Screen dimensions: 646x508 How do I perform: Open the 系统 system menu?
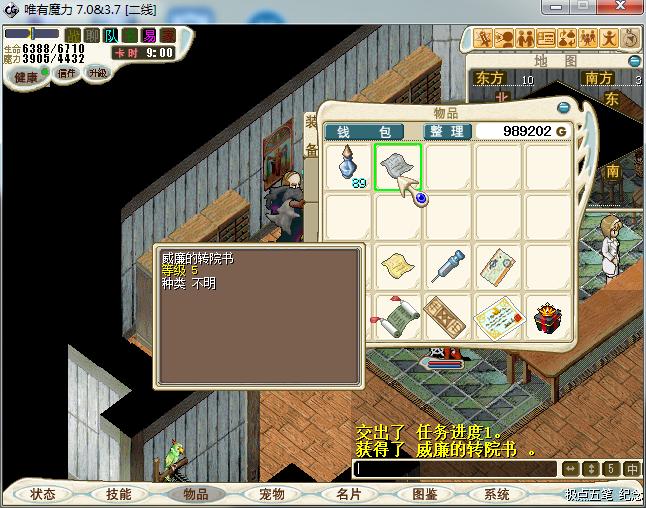pos(497,494)
